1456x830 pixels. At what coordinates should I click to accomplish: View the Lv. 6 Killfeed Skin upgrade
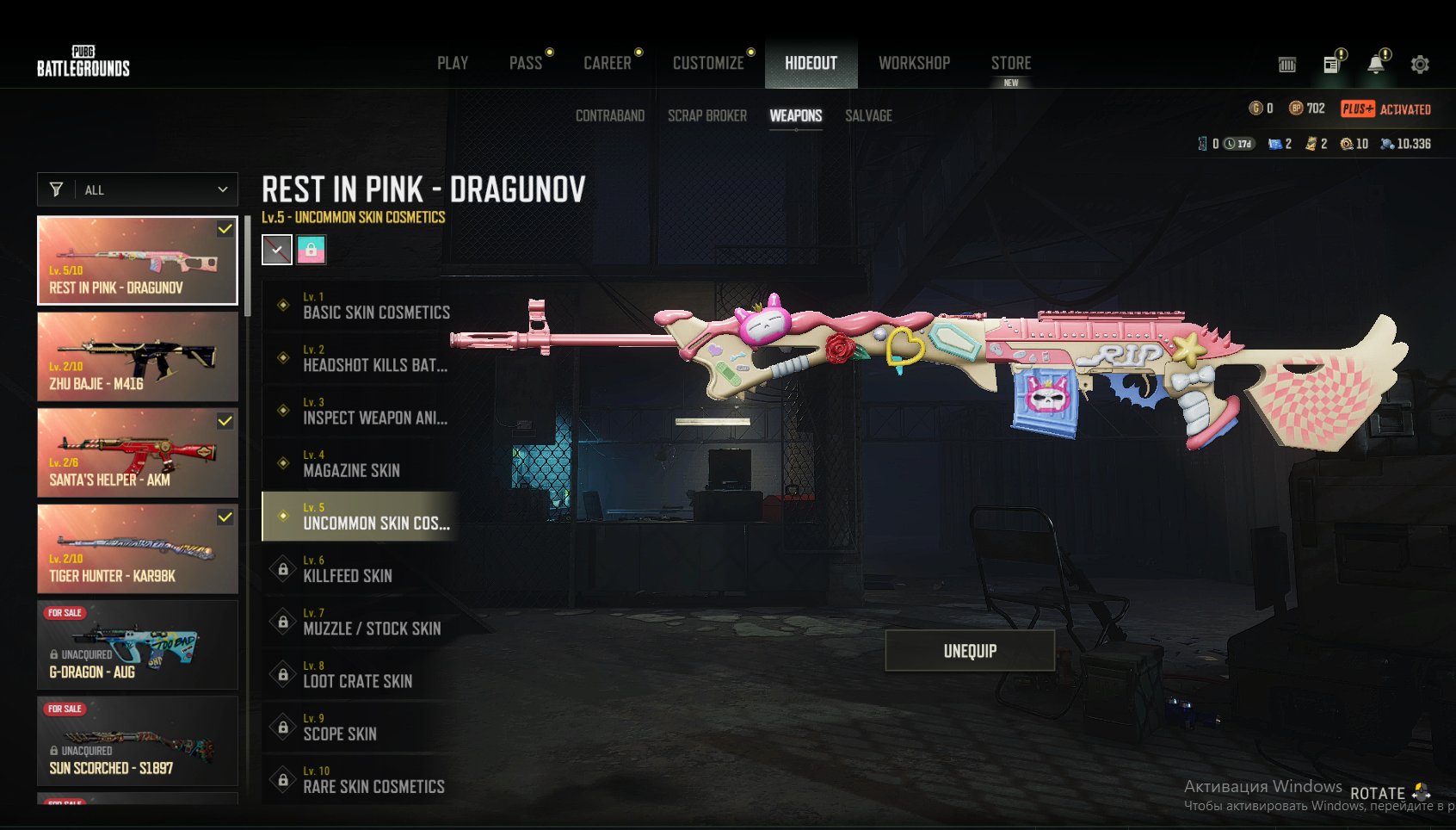point(361,569)
